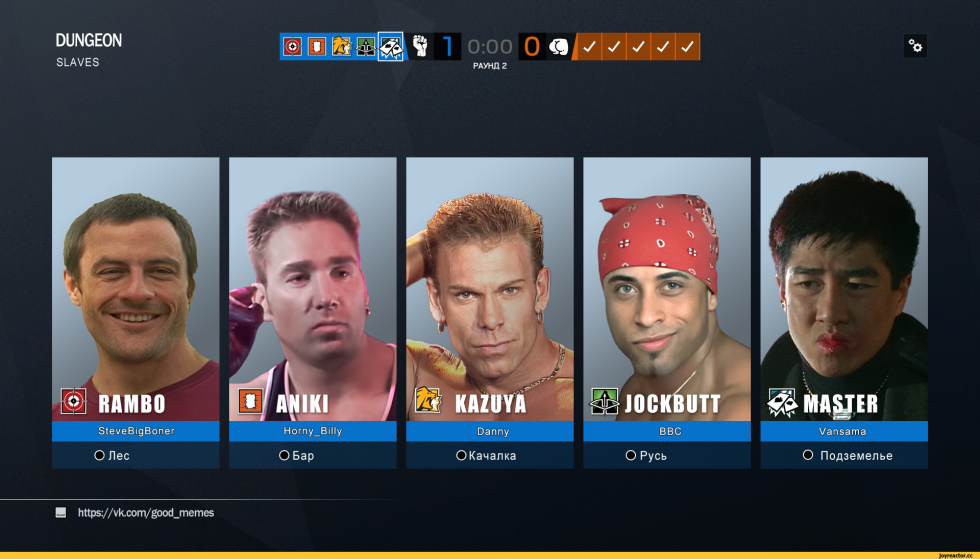Choose the Лес spawn option
980x559 pixels.
pos(112,456)
